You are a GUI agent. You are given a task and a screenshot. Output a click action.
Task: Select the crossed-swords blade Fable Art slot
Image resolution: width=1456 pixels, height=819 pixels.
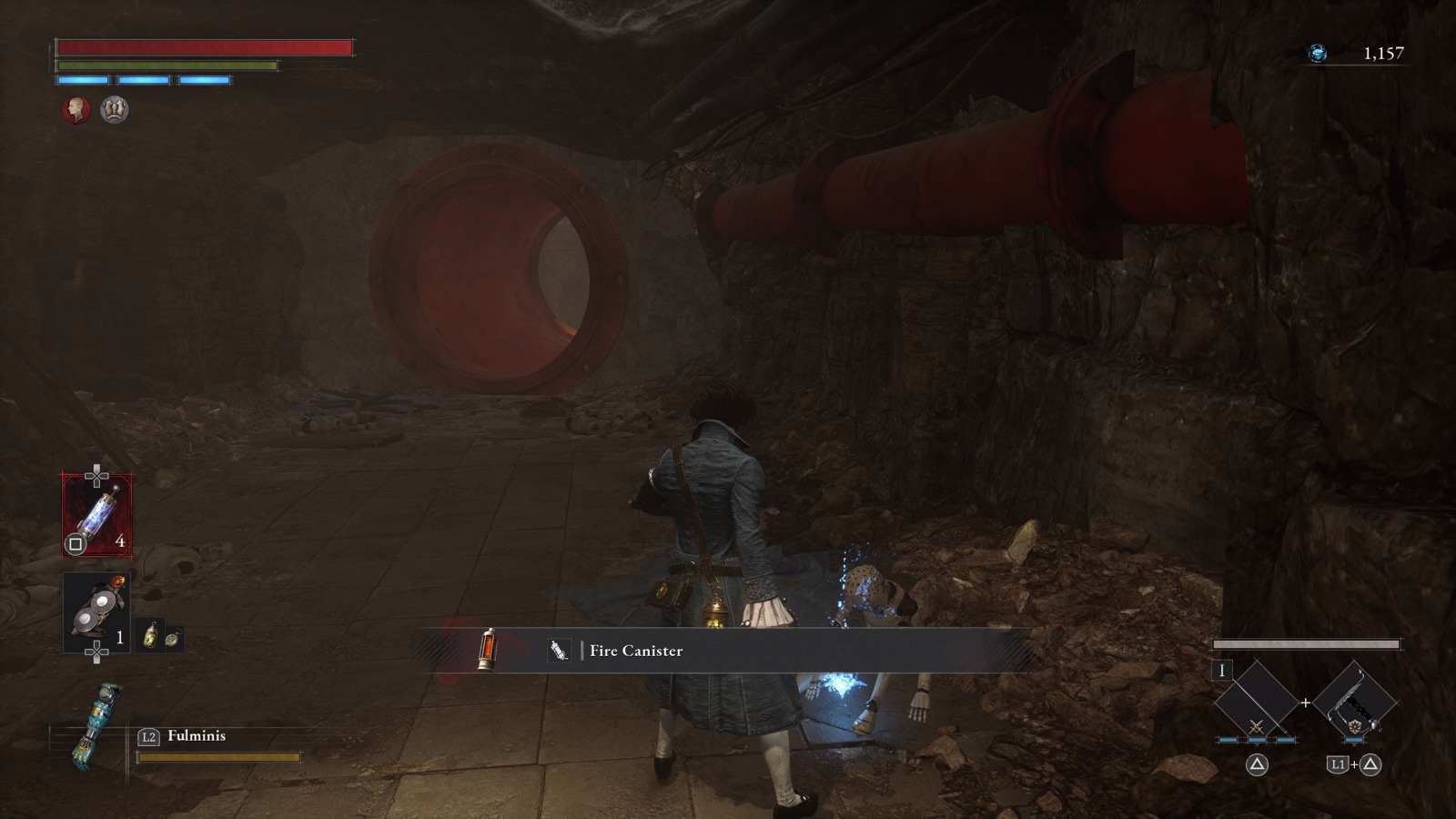[1257, 703]
